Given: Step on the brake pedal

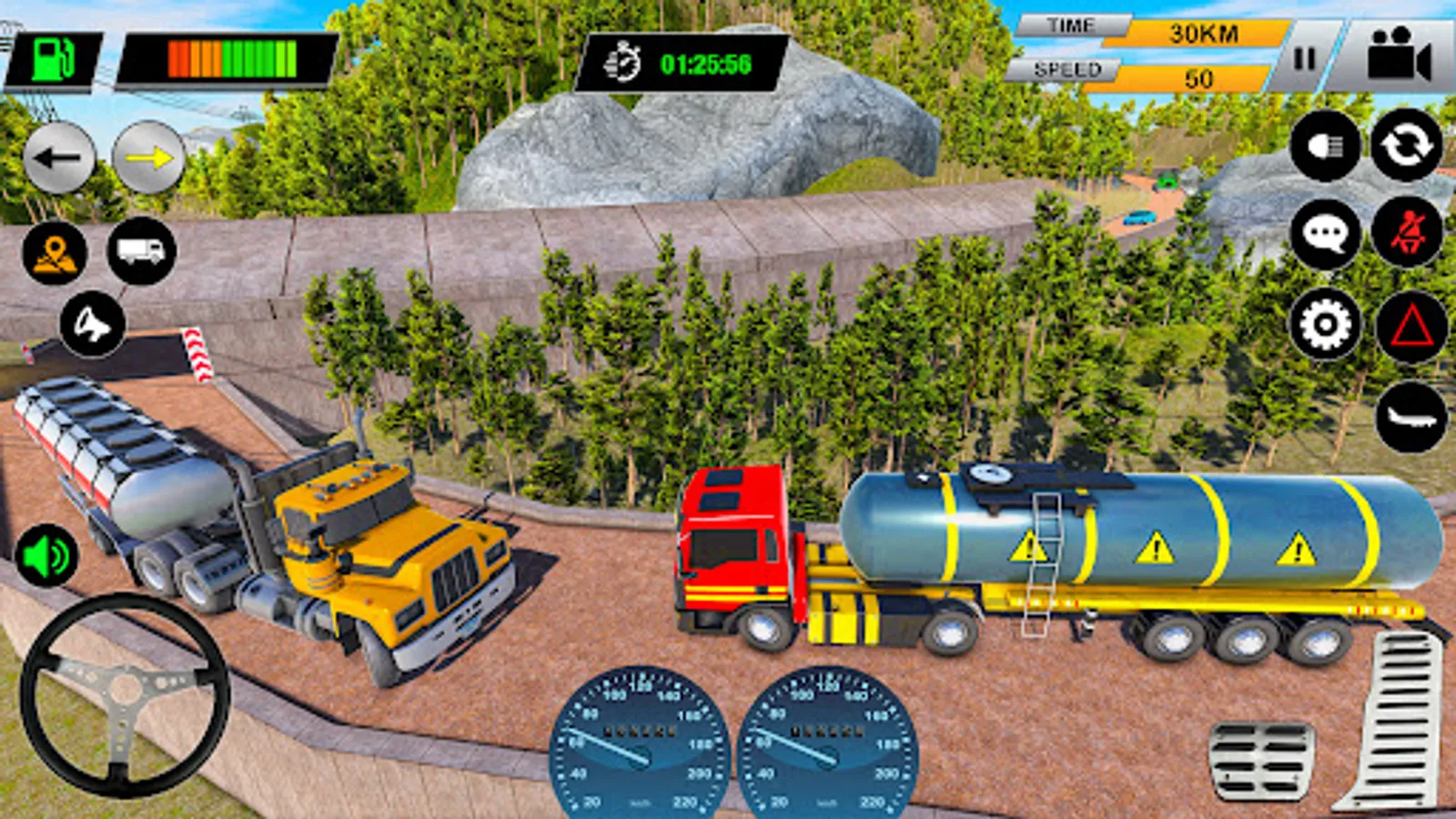Looking at the screenshot, I should pos(1261,761).
